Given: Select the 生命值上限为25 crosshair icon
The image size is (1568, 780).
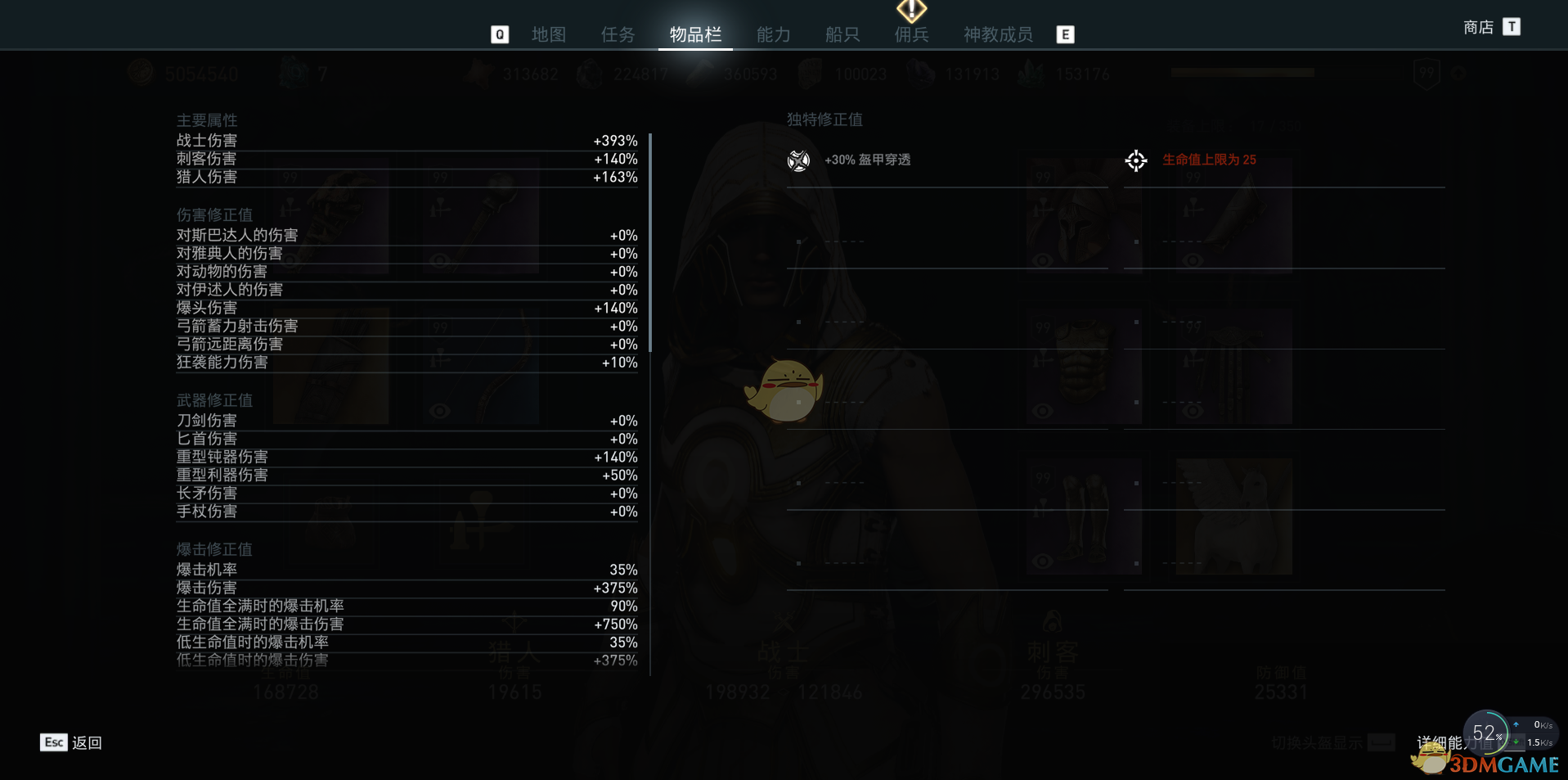Looking at the screenshot, I should [x=1135, y=160].
